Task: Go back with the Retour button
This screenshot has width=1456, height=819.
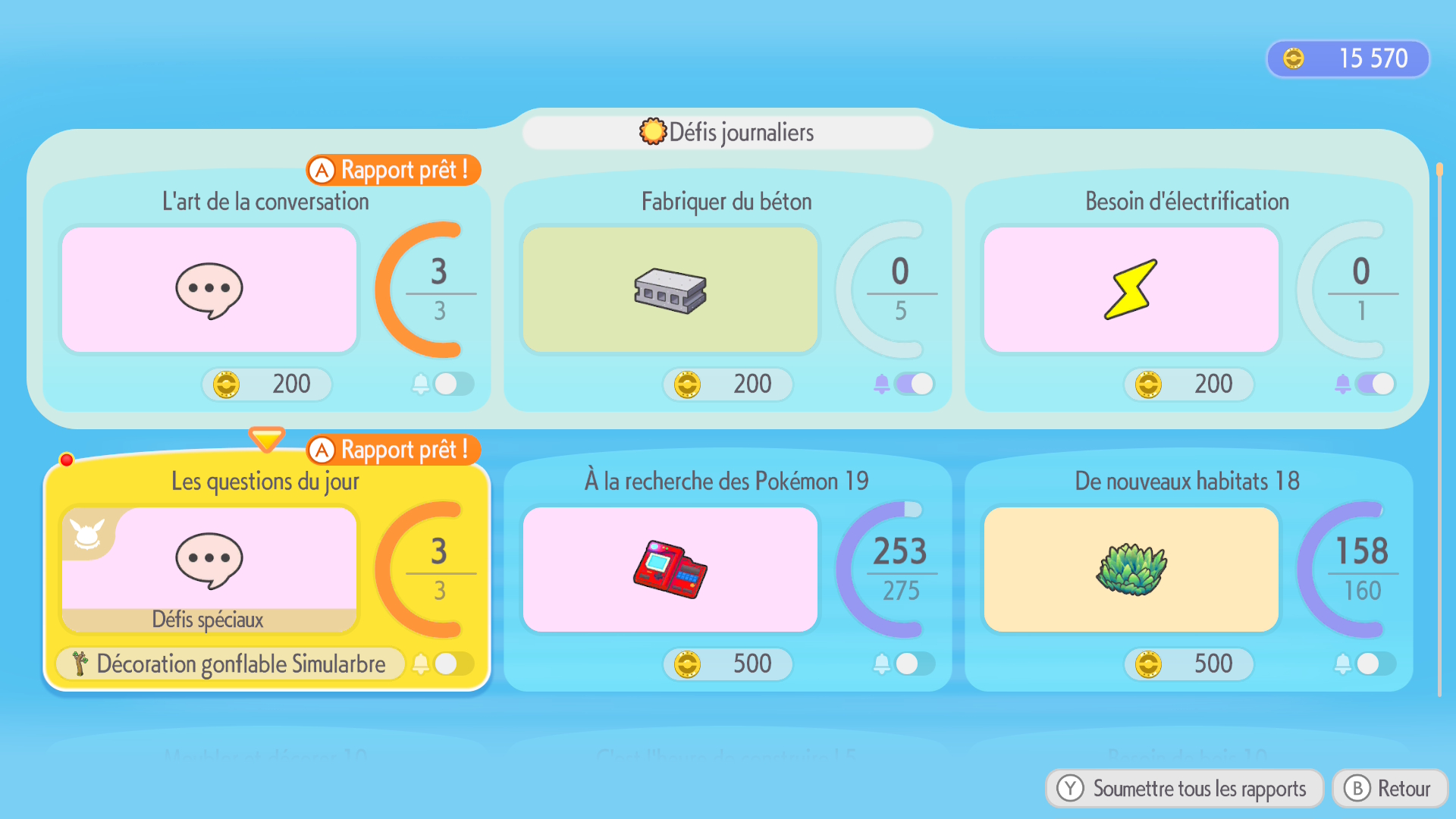Action: (x=1390, y=789)
